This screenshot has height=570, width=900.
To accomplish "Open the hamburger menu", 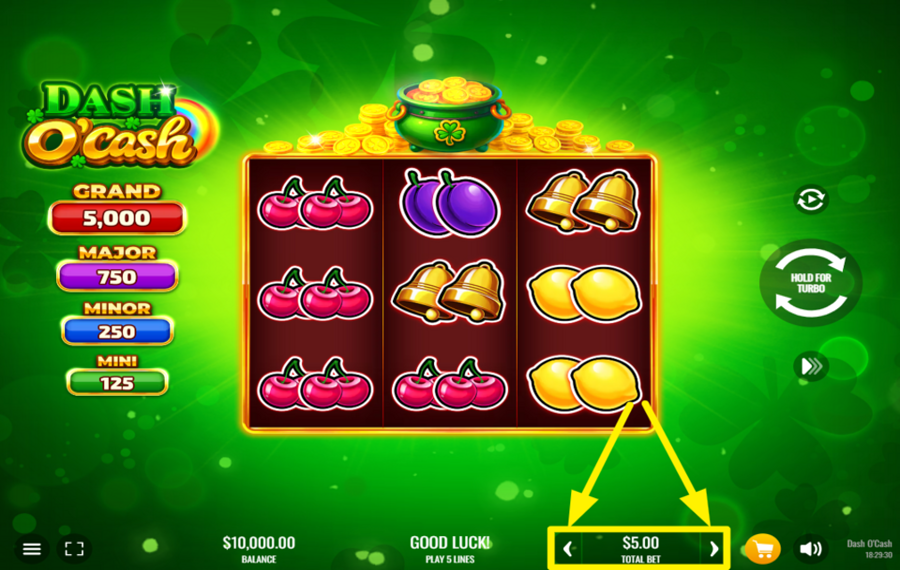I will click(32, 549).
